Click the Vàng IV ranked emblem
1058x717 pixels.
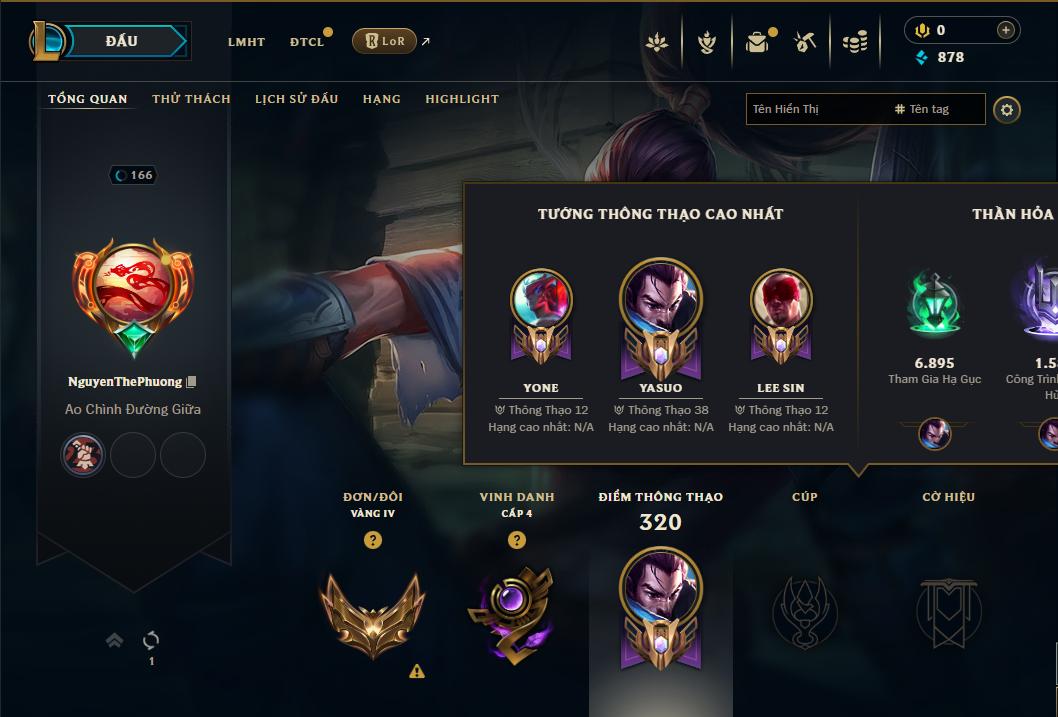[x=372, y=612]
